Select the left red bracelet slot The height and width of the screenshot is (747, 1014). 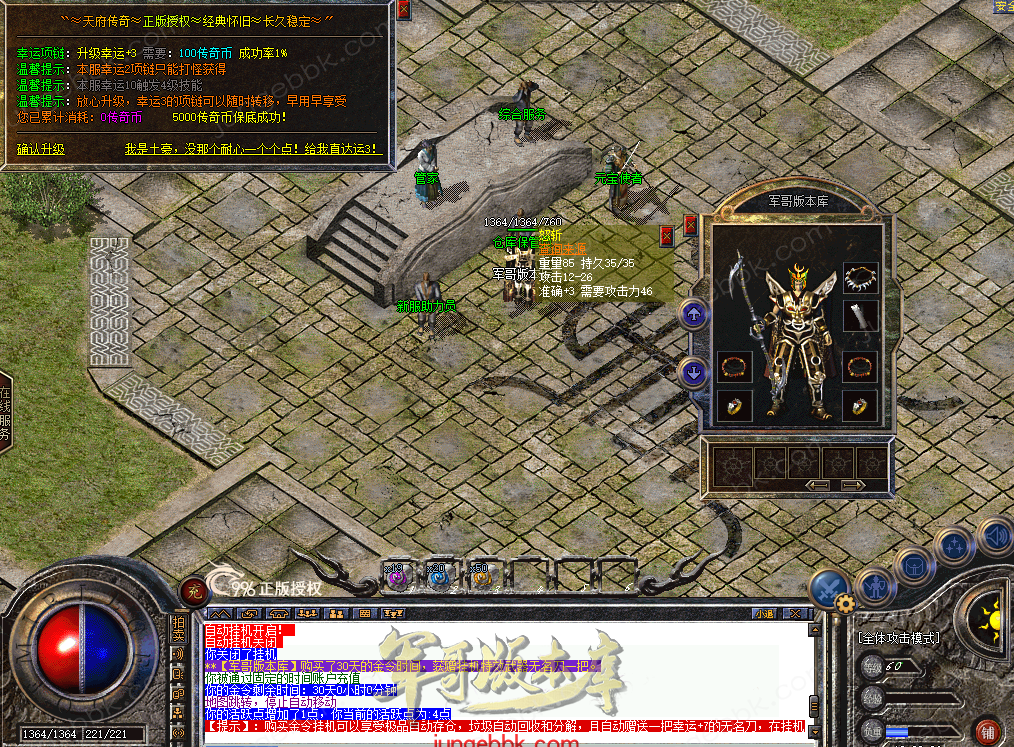coord(733,366)
